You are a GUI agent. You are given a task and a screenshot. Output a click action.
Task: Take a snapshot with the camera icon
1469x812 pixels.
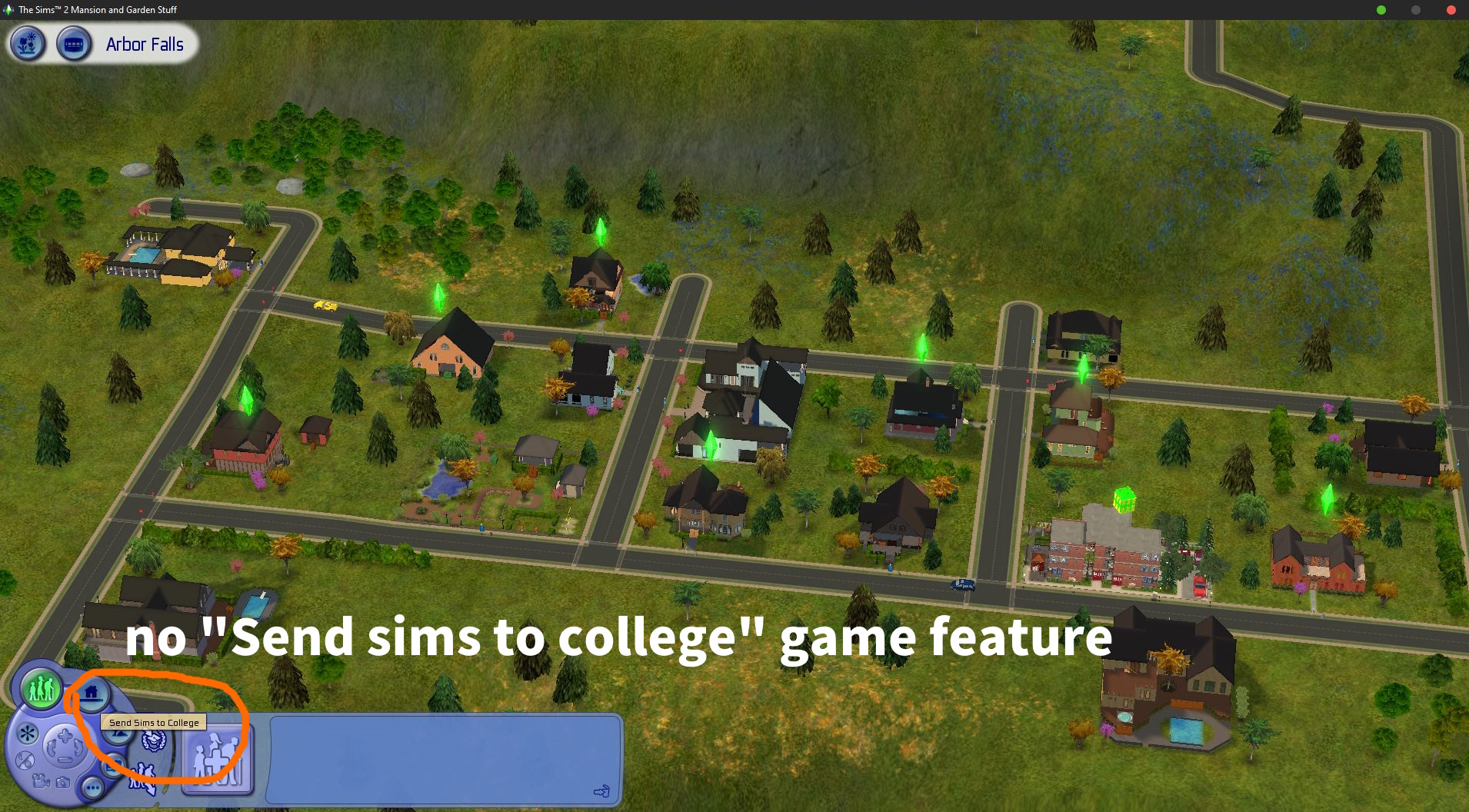63,784
